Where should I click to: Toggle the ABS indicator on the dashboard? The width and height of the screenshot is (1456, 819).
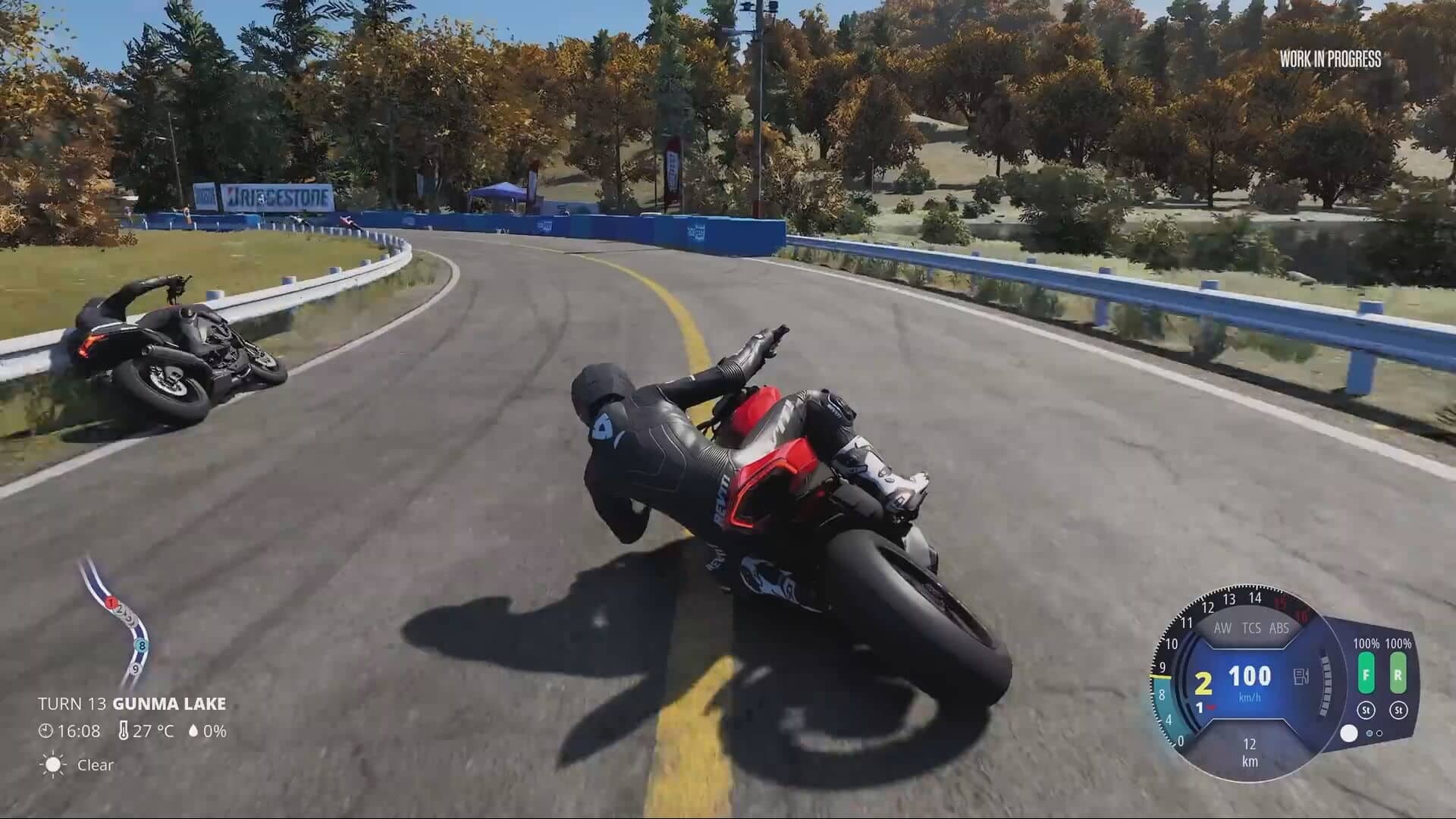pyautogui.click(x=1279, y=628)
